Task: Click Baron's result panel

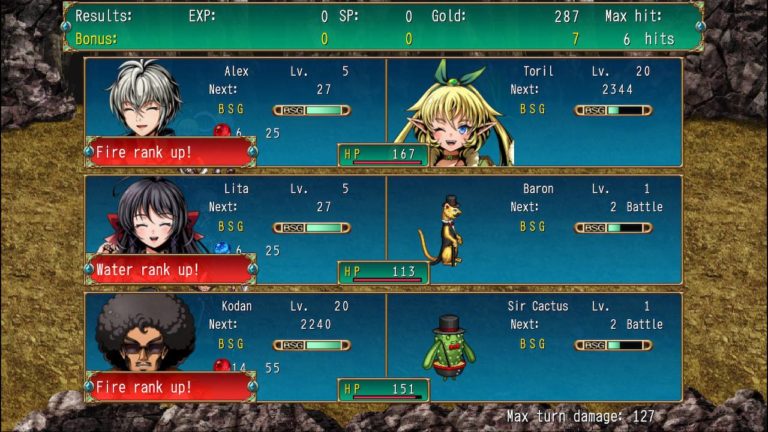Action: [x=535, y=229]
